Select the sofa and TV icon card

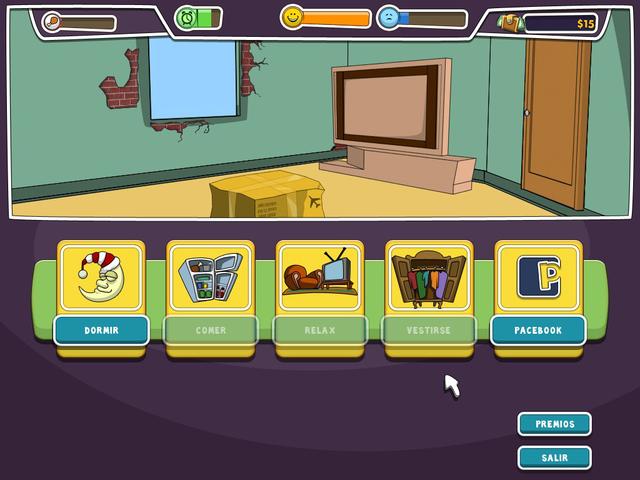point(320,276)
